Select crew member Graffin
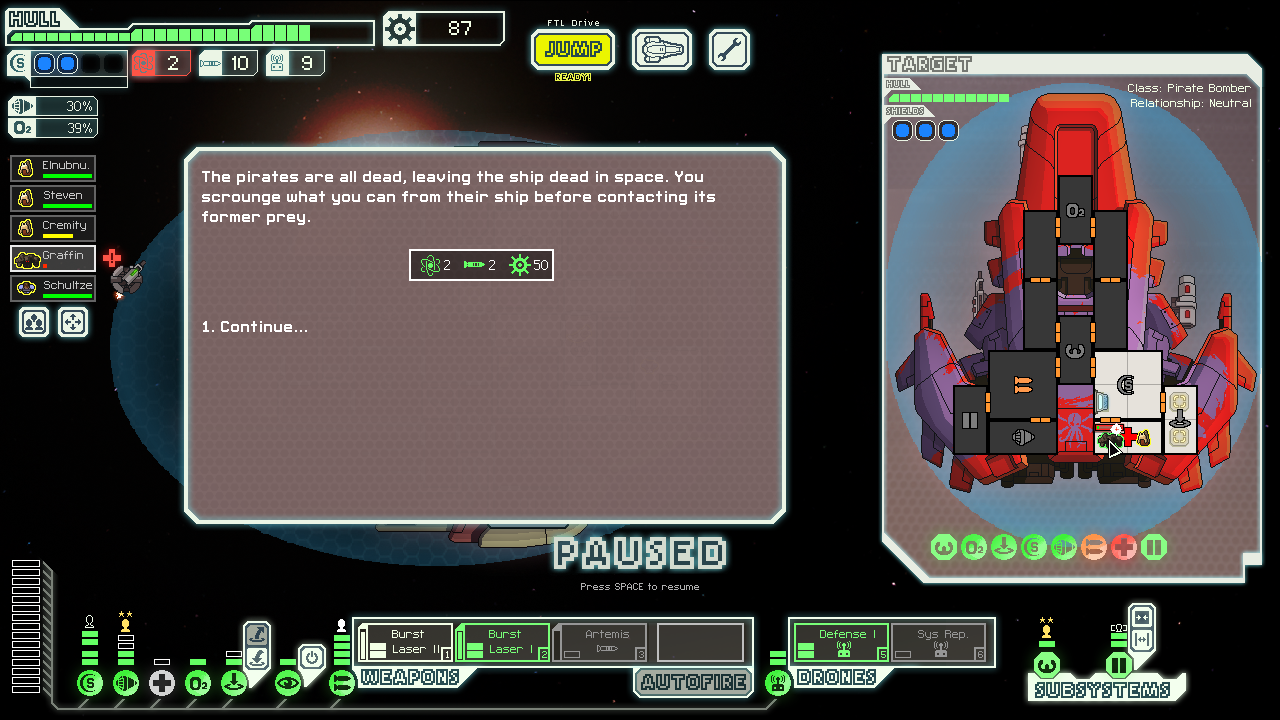Viewport: 1280px width, 720px height. point(53,258)
